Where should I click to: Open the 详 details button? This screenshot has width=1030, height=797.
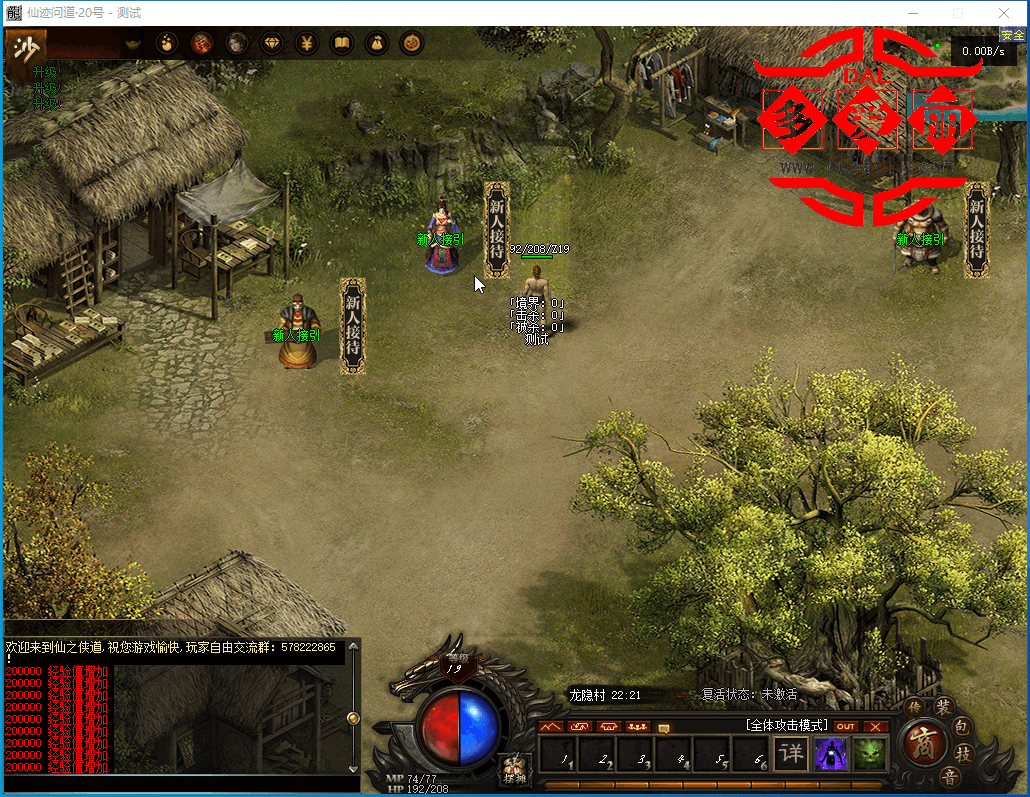791,753
